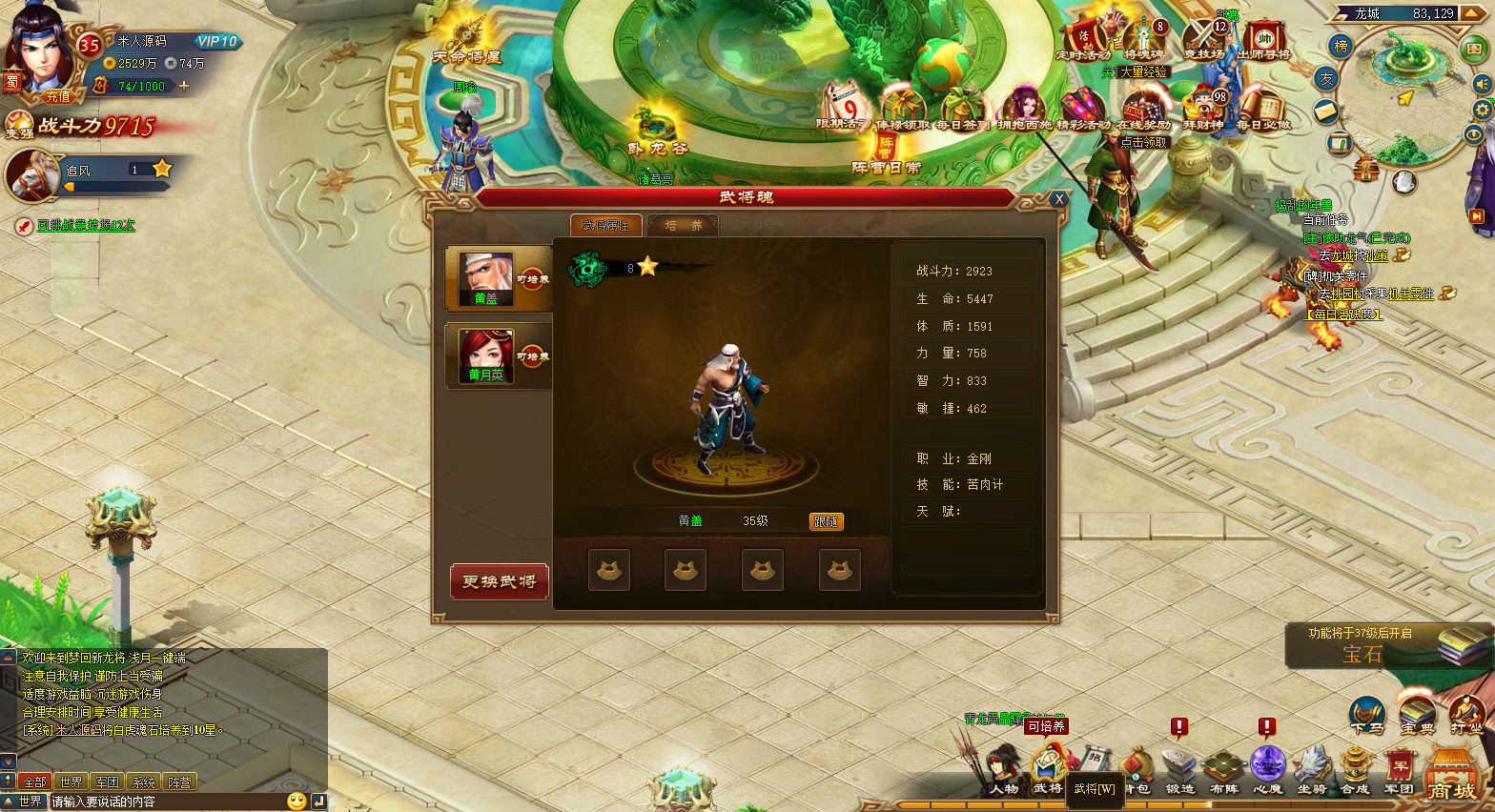Open the 心魔 inner demon menu

1267,771
